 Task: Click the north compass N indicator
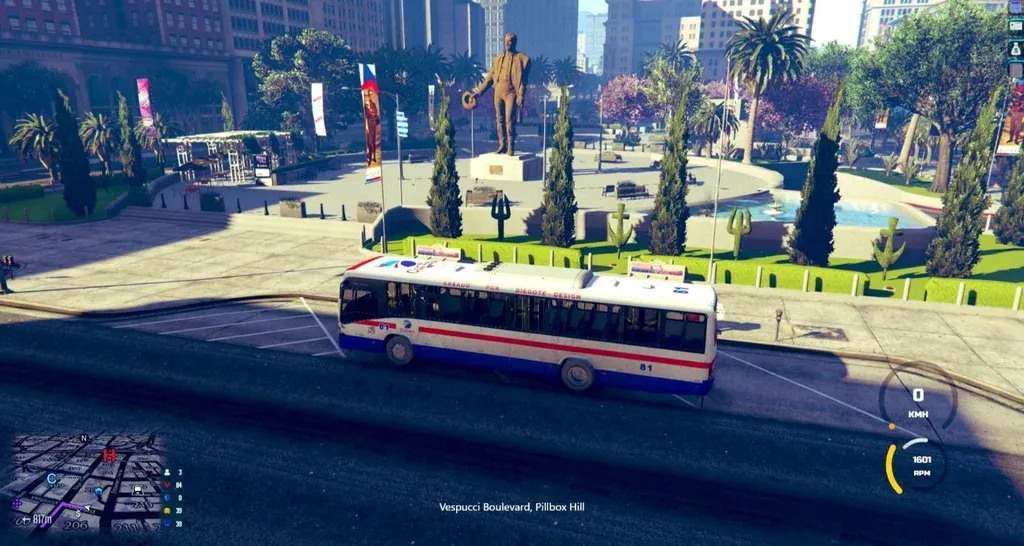click(x=84, y=438)
